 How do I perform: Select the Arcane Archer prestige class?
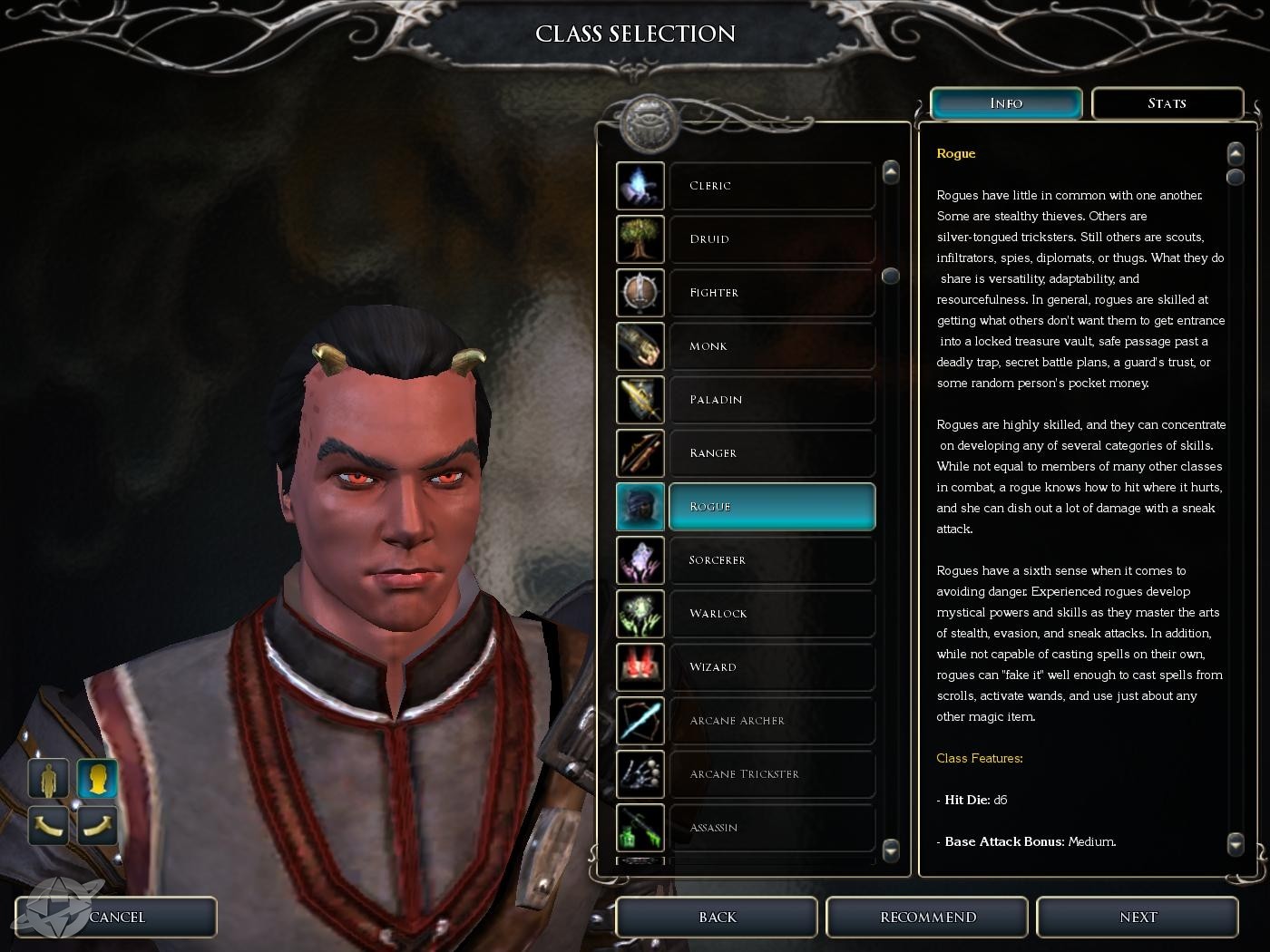tap(771, 721)
